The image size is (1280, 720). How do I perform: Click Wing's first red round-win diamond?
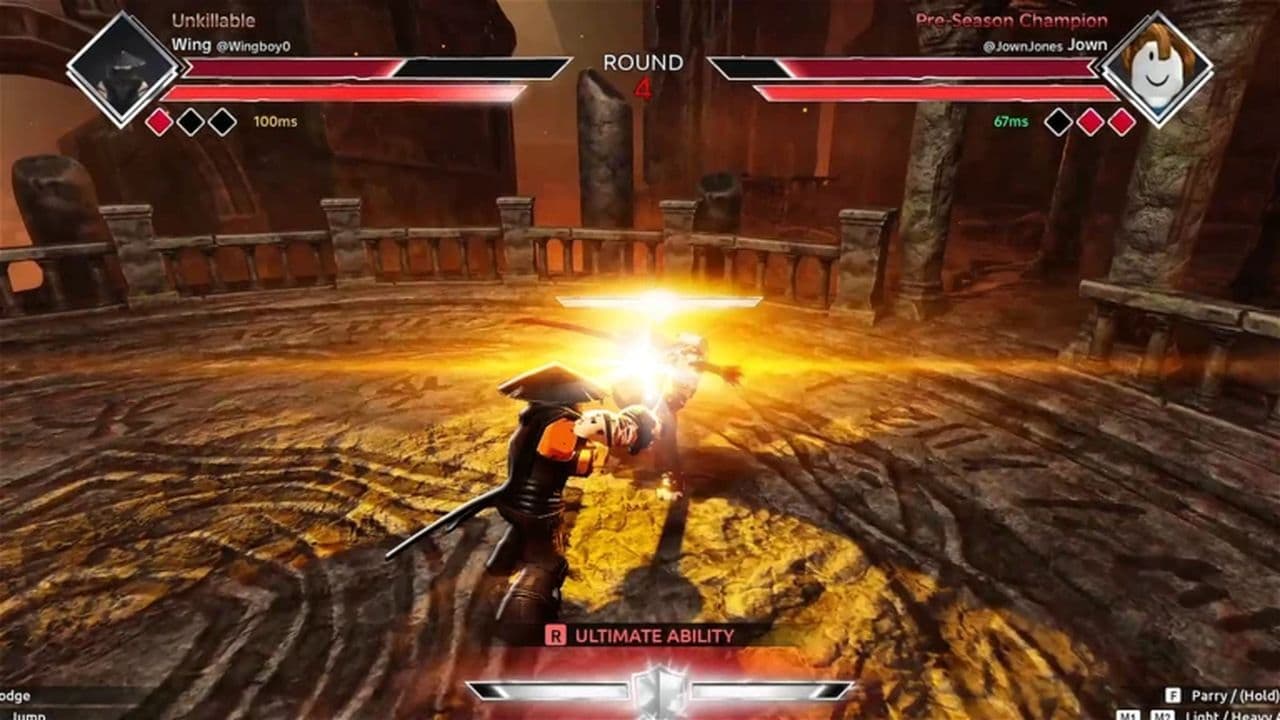[x=160, y=119]
